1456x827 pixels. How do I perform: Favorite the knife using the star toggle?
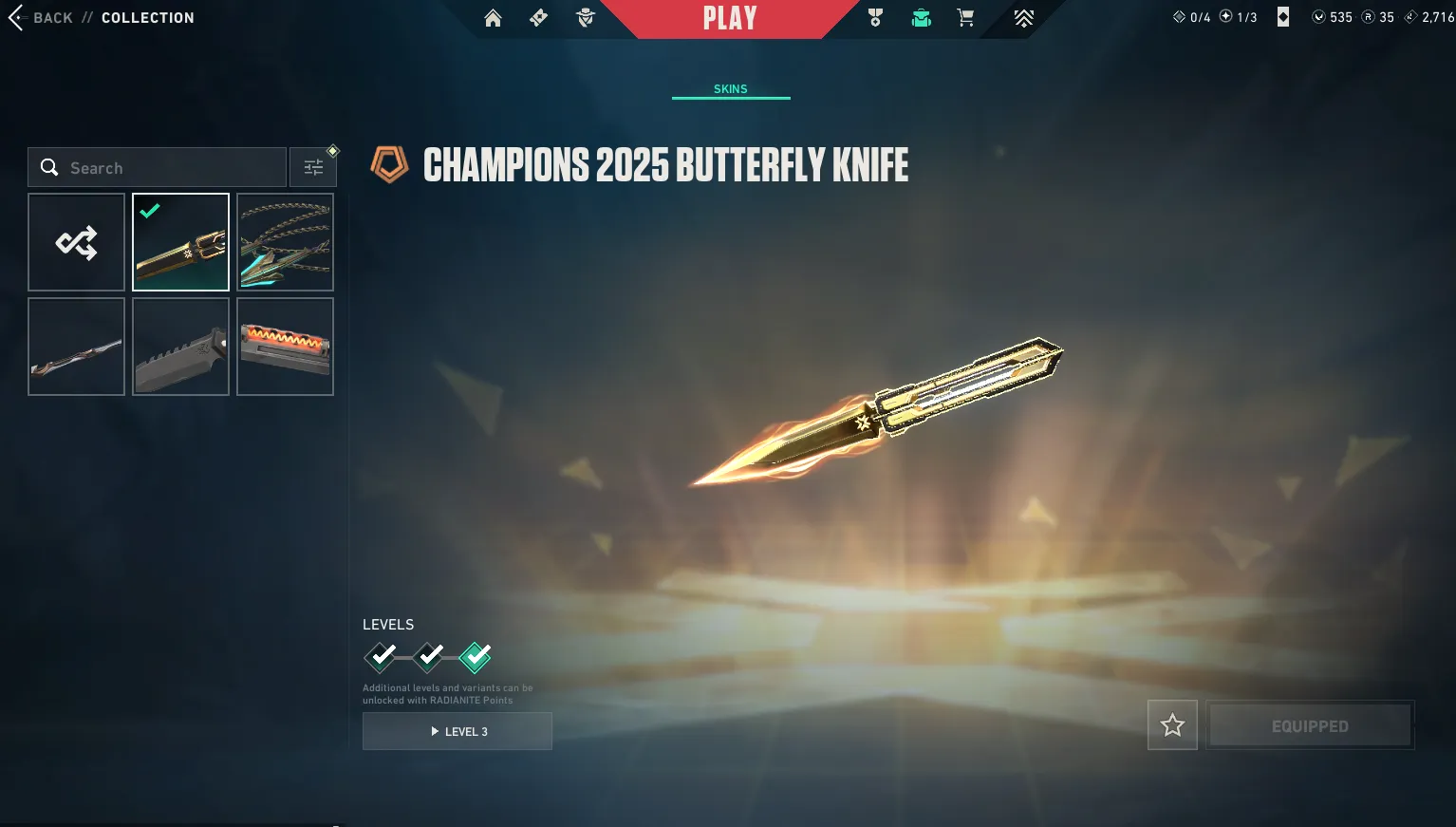pos(1172,724)
